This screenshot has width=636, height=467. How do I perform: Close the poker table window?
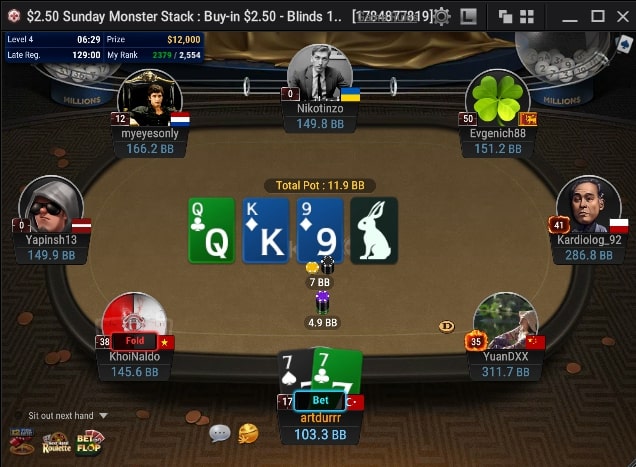tap(622, 16)
